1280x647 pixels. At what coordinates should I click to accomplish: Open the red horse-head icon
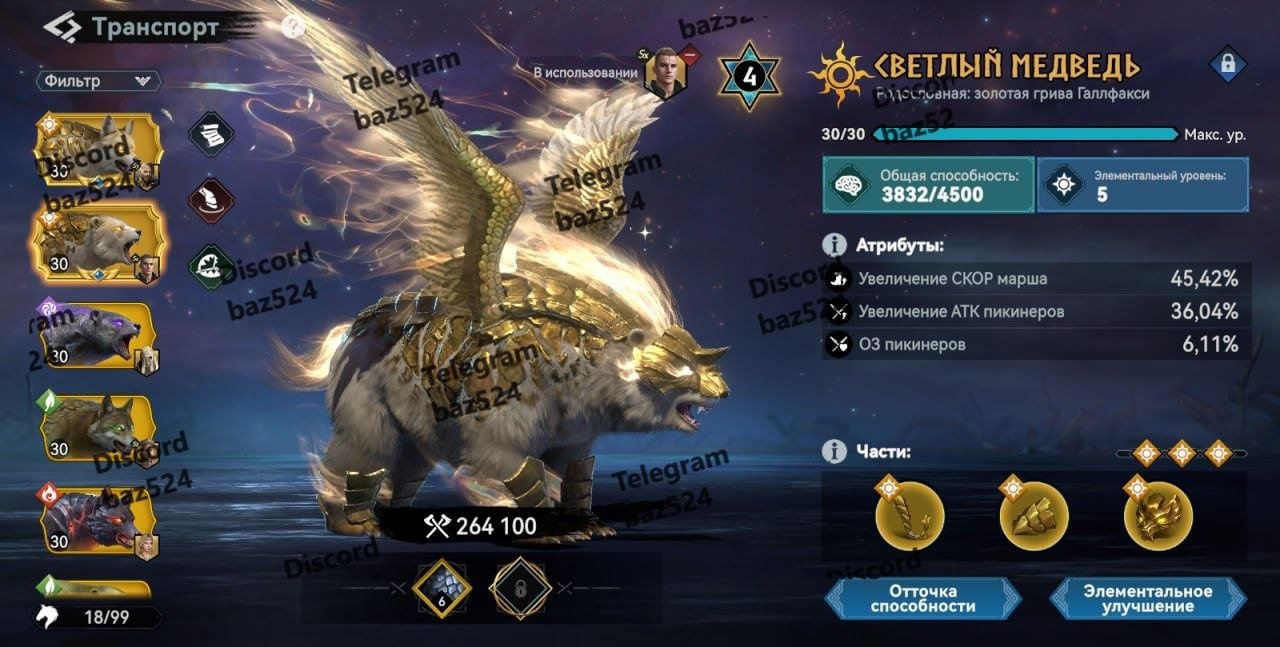tap(212, 199)
